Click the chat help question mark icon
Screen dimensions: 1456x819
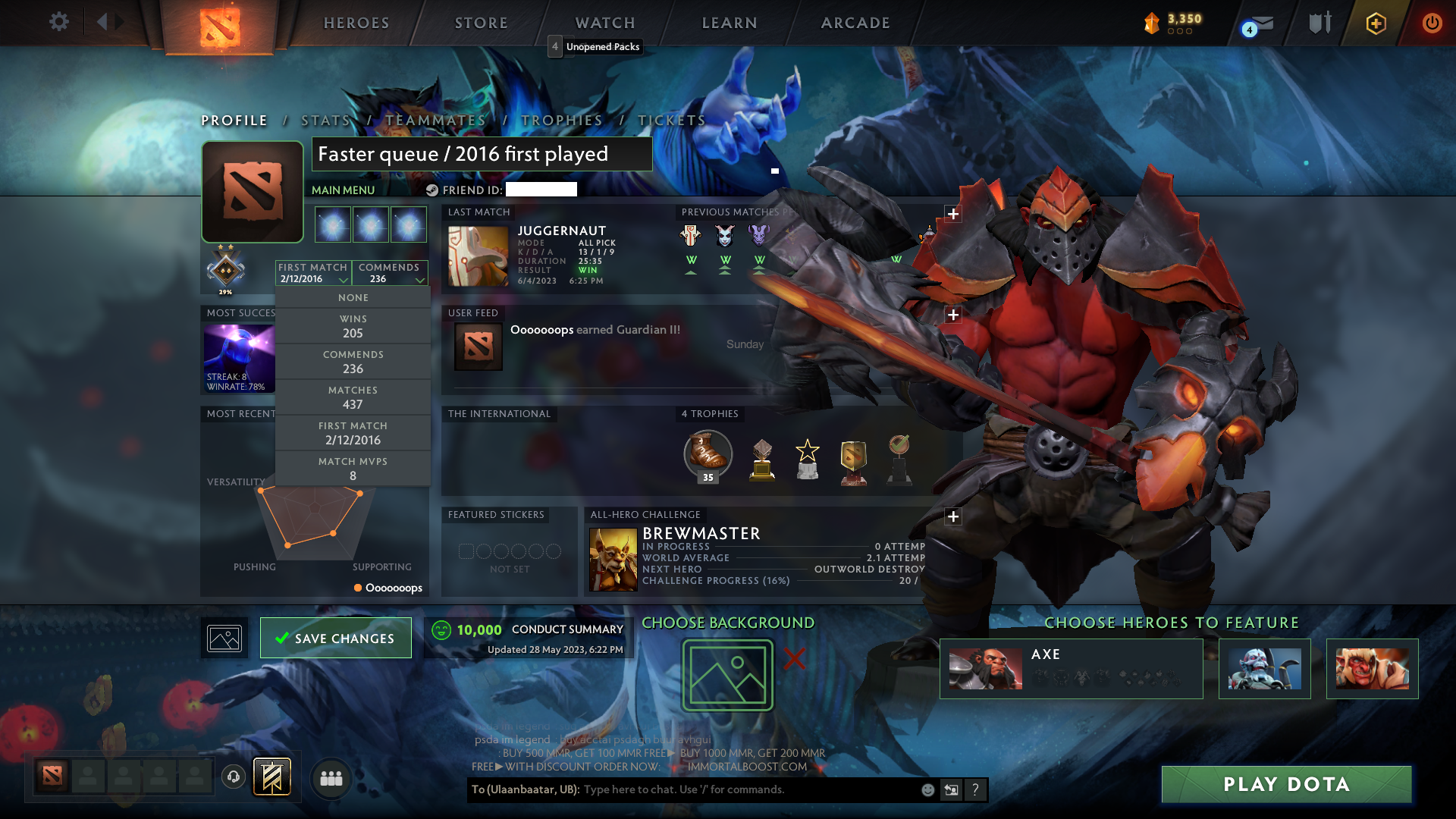tap(976, 789)
